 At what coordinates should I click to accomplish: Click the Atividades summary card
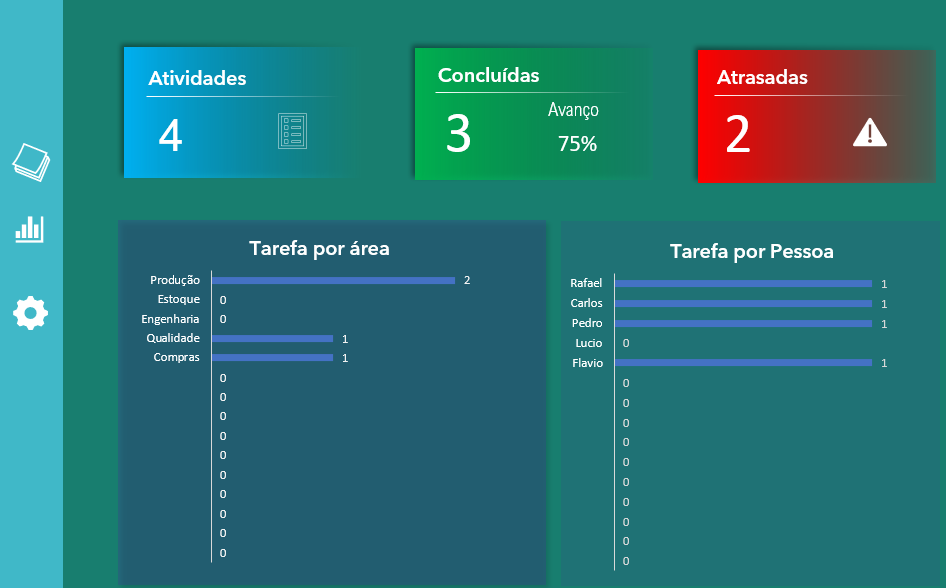point(234,112)
